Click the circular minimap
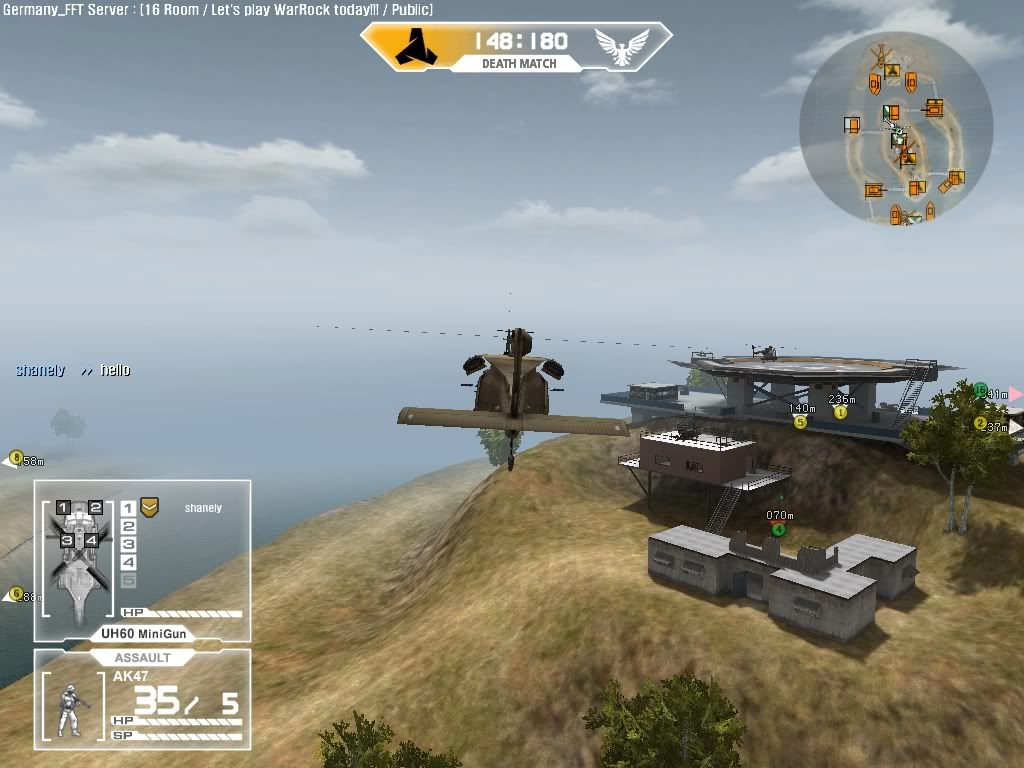 (x=896, y=130)
